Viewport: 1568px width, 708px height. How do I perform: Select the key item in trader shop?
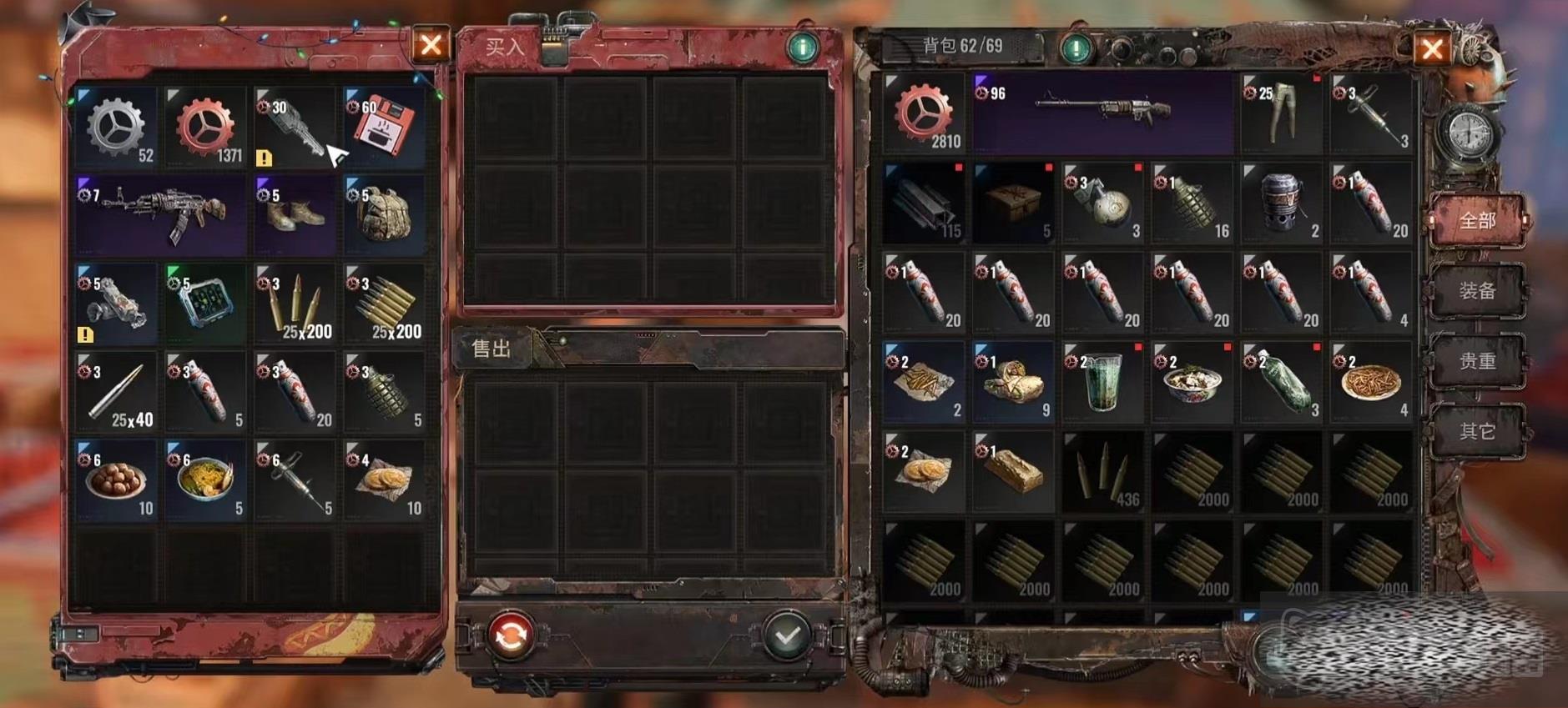click(295, 128)
